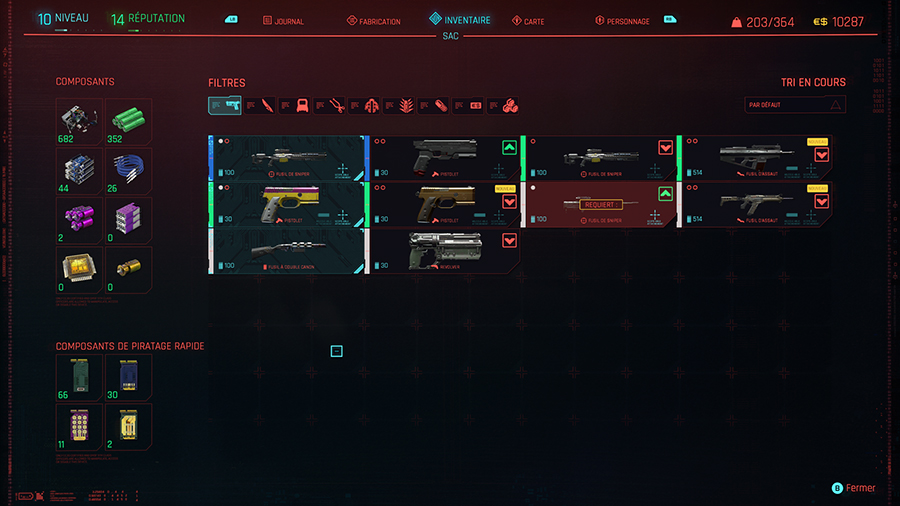900x506 pixels.
Task: Show consumables with the pill filter
Action: click(440, 105)
